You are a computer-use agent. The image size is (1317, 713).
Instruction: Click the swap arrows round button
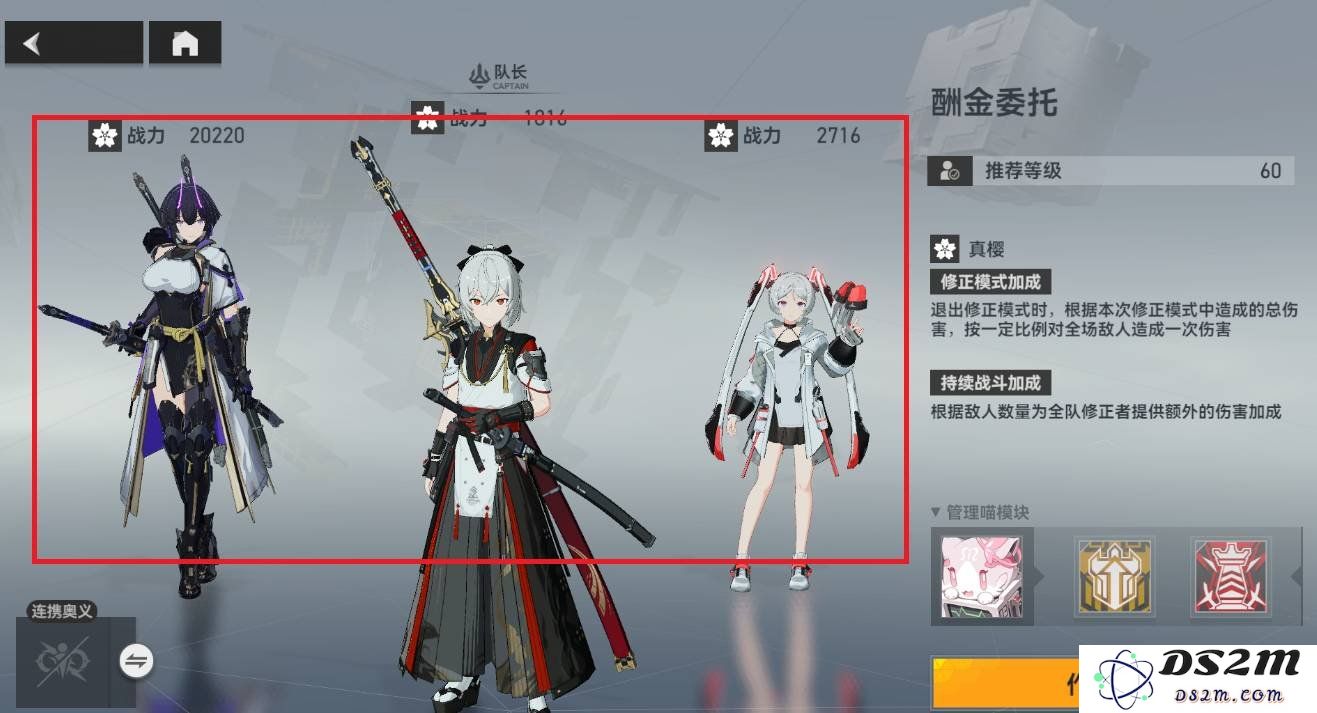pos(137,660)
